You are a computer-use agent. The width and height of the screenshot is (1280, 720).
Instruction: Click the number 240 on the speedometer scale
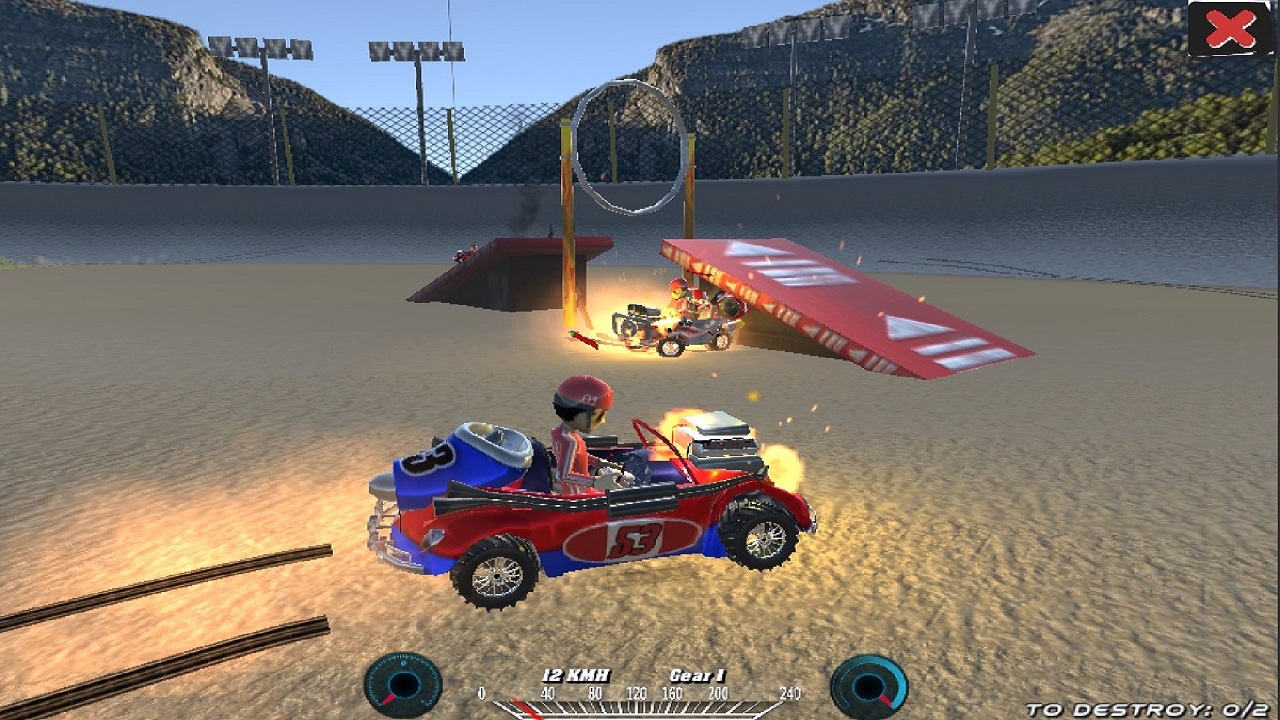coord(790,691)
